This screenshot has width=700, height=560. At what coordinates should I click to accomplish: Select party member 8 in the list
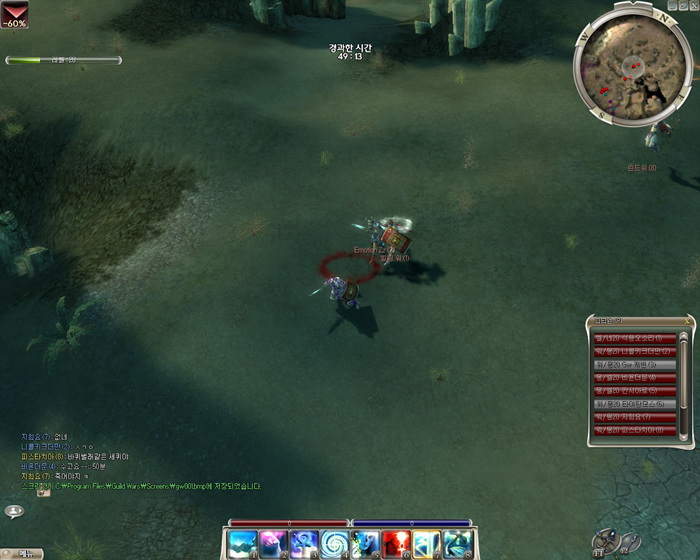point(635,430)
